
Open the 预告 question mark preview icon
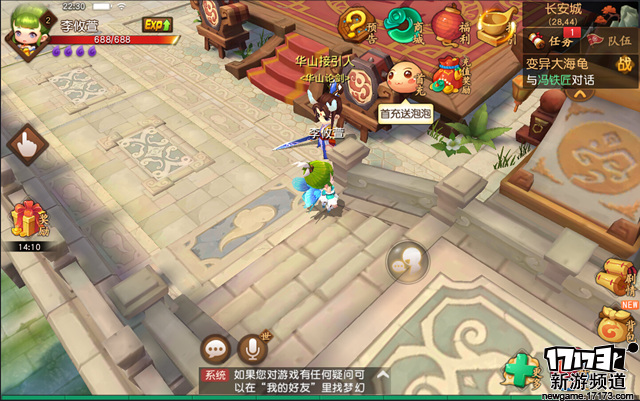(x=357, y=27)
